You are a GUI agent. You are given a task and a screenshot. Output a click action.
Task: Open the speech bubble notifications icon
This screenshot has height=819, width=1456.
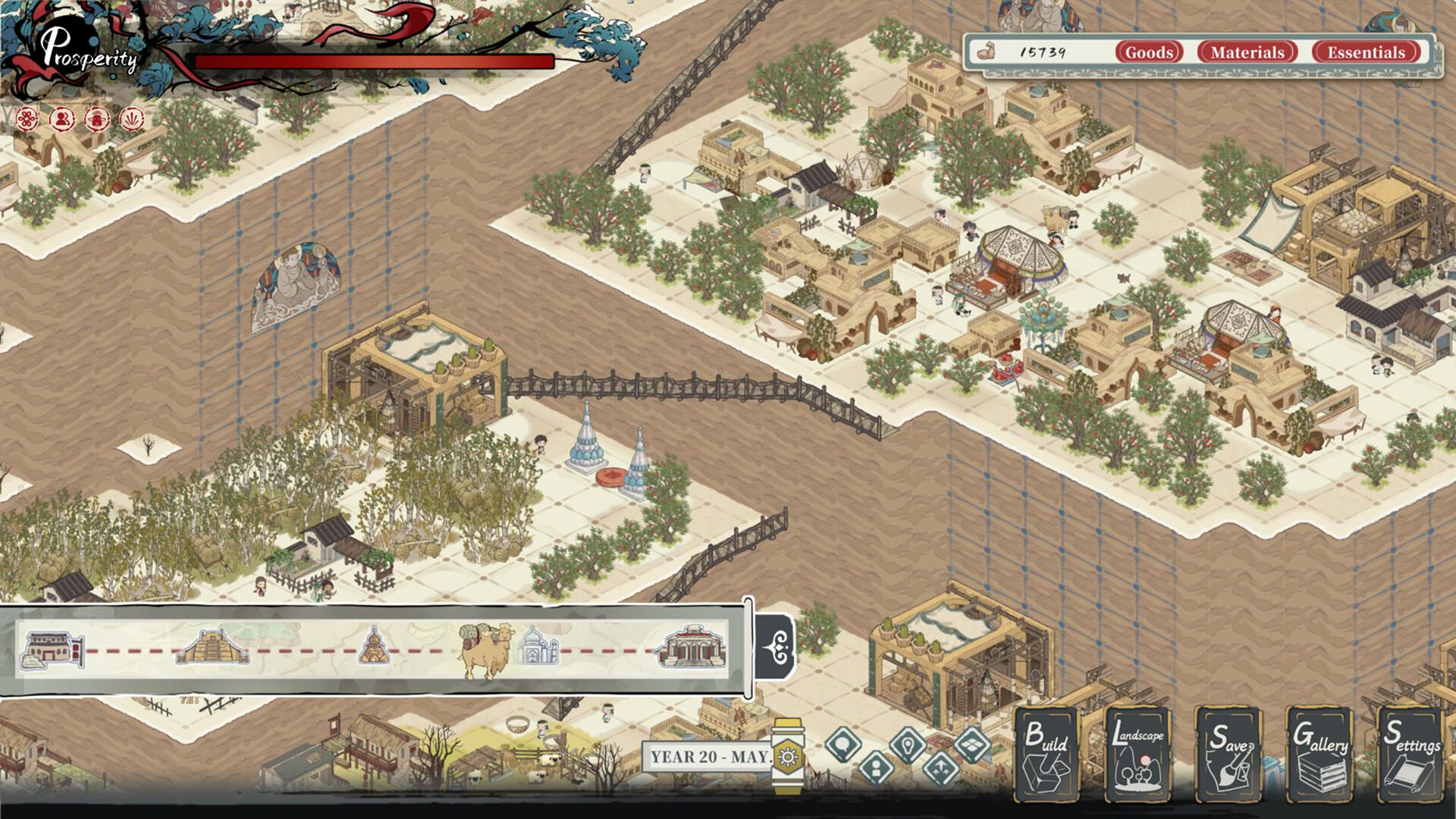843,742
